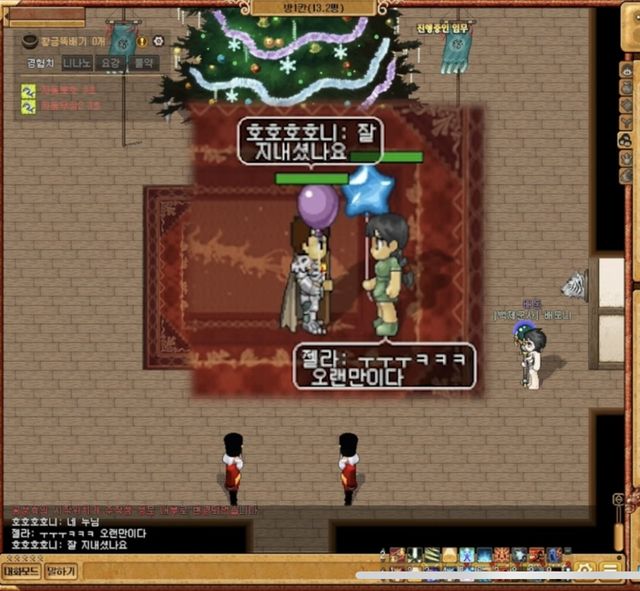
Task: Click the 말하기 speak button
Action: click(x=60, y=572)
